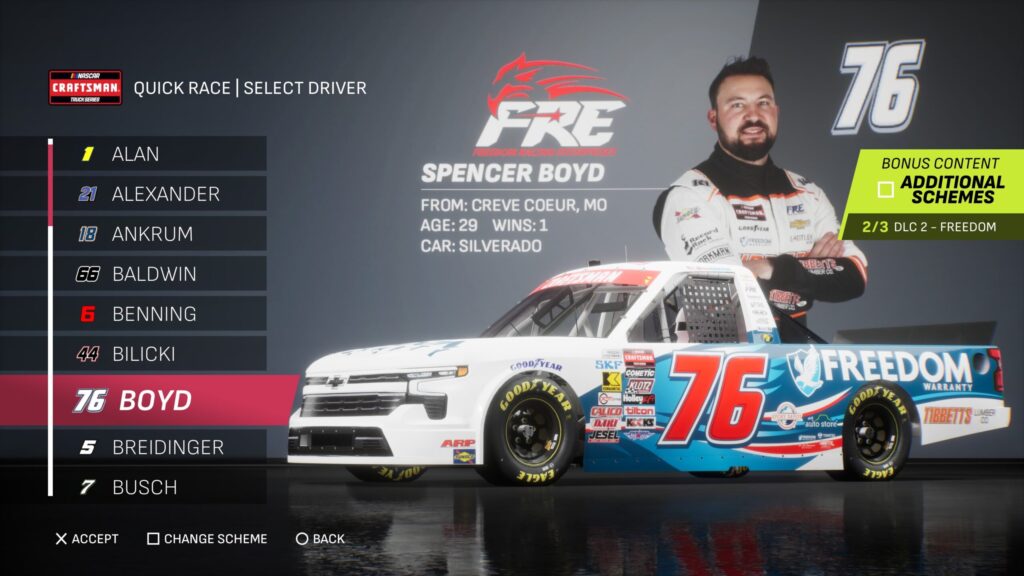Choose Alexander from the driver list

(160, 194)
